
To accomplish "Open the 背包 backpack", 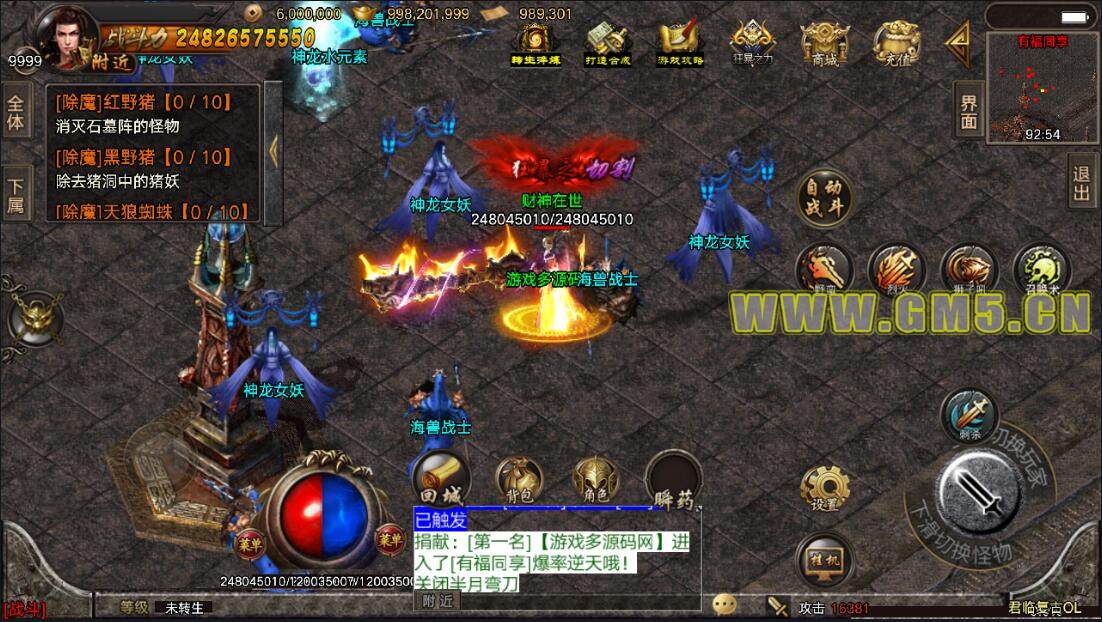I will (x=518, y=479).
